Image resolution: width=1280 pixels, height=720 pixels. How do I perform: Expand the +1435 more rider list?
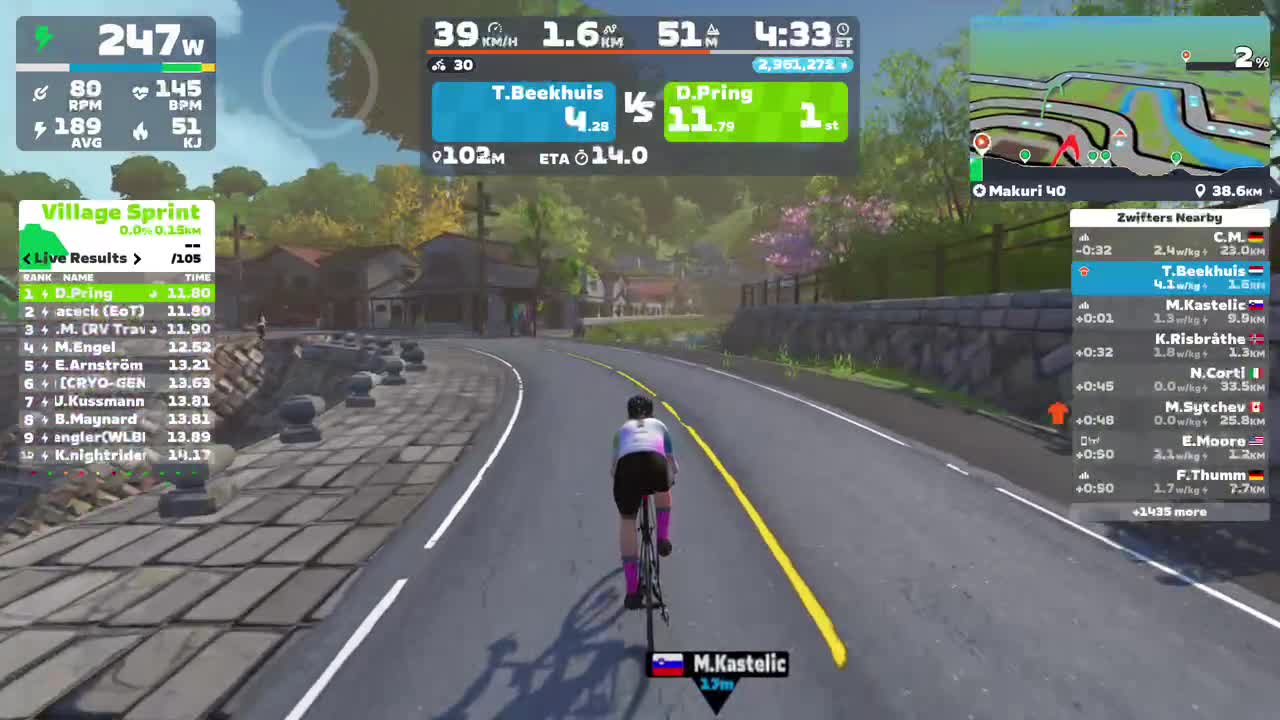coord(1169,511)
